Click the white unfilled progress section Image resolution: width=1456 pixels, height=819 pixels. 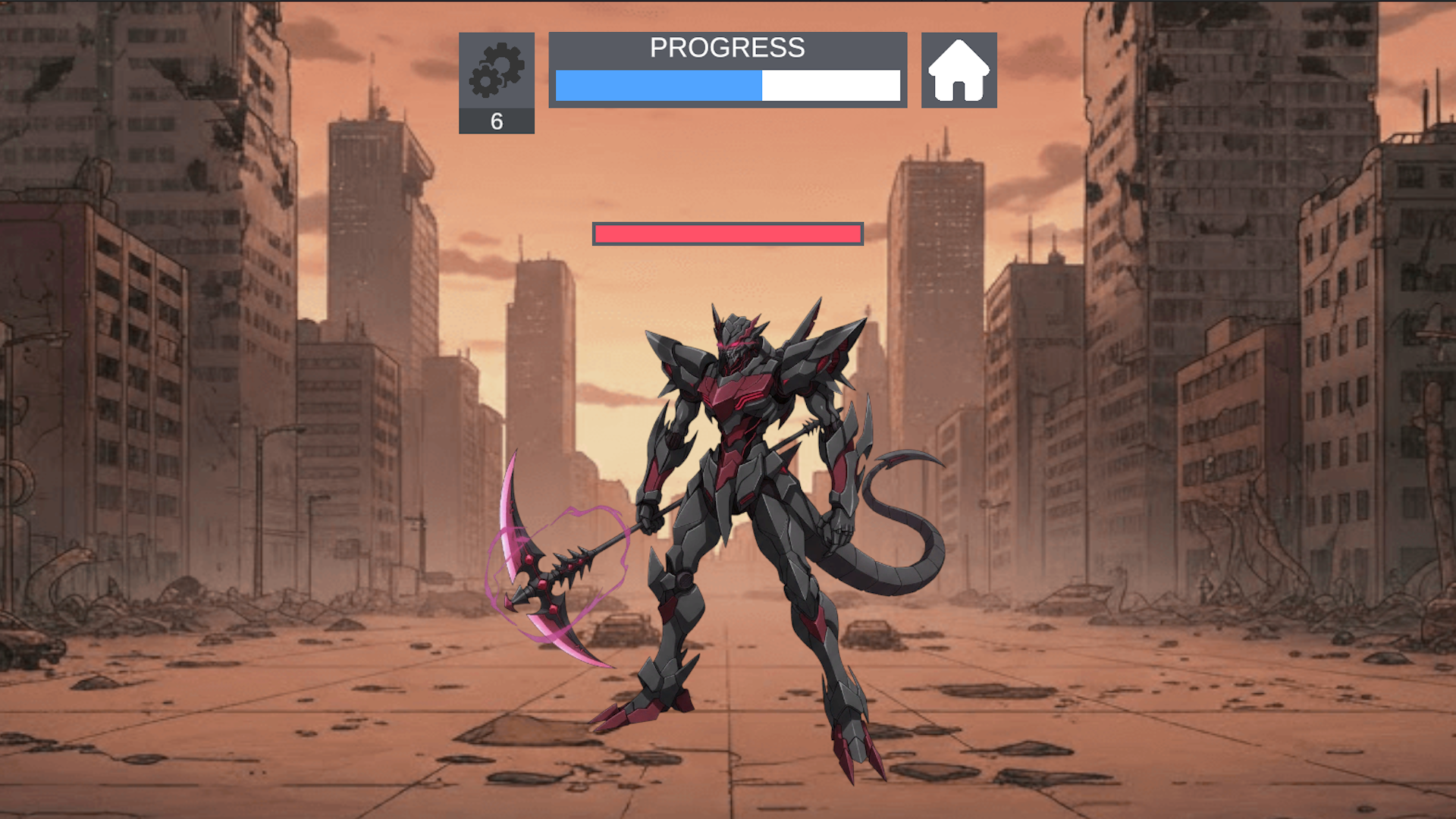[x=830, y=87]
